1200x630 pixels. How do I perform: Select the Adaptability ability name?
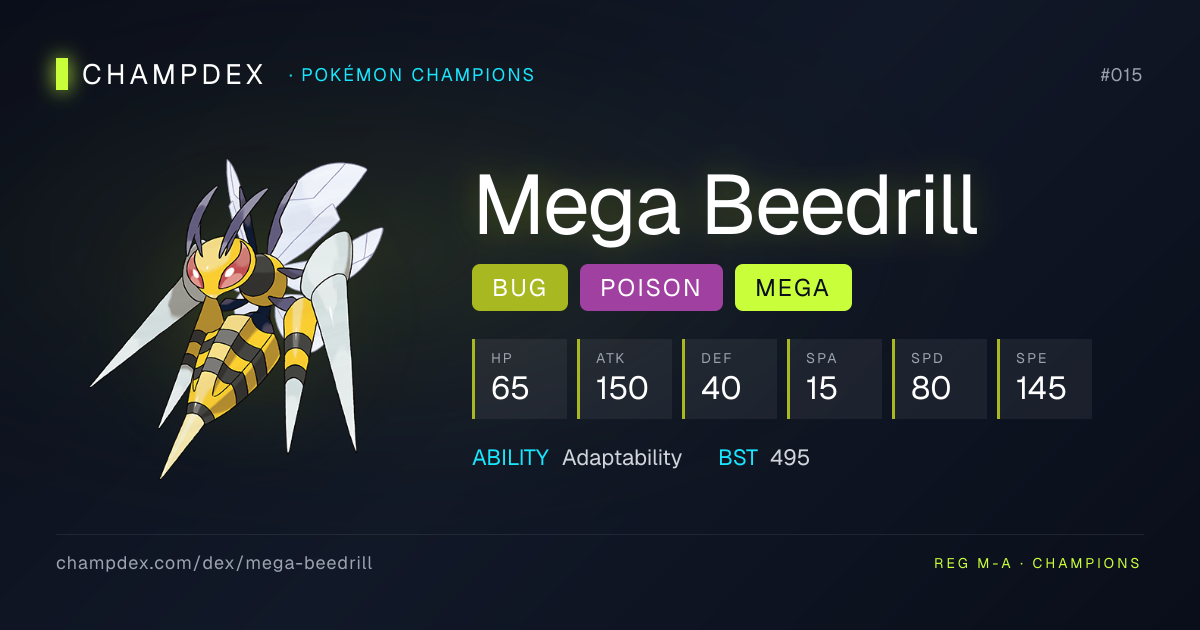622,458
